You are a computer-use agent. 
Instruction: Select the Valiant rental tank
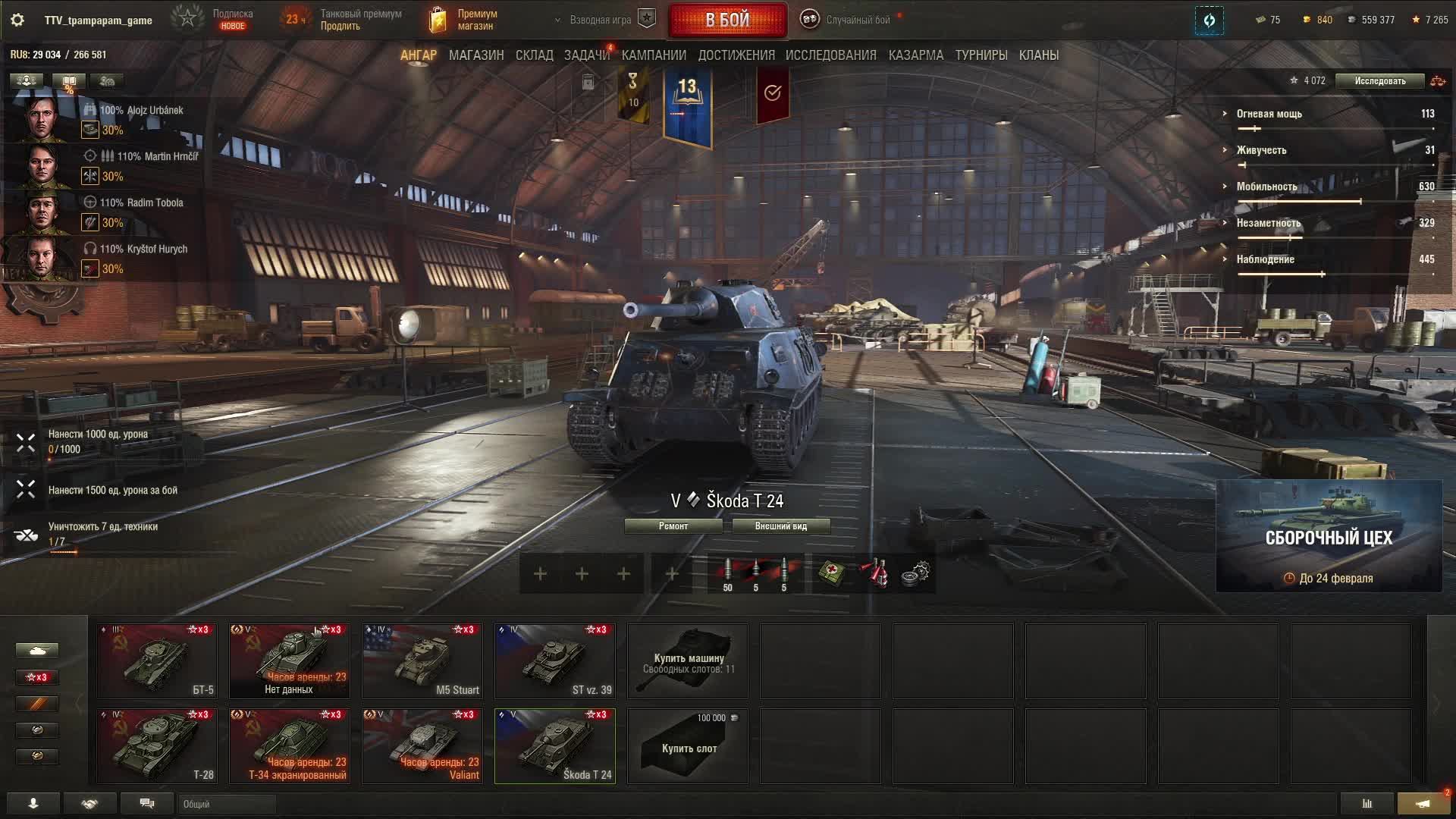point(422,745)
